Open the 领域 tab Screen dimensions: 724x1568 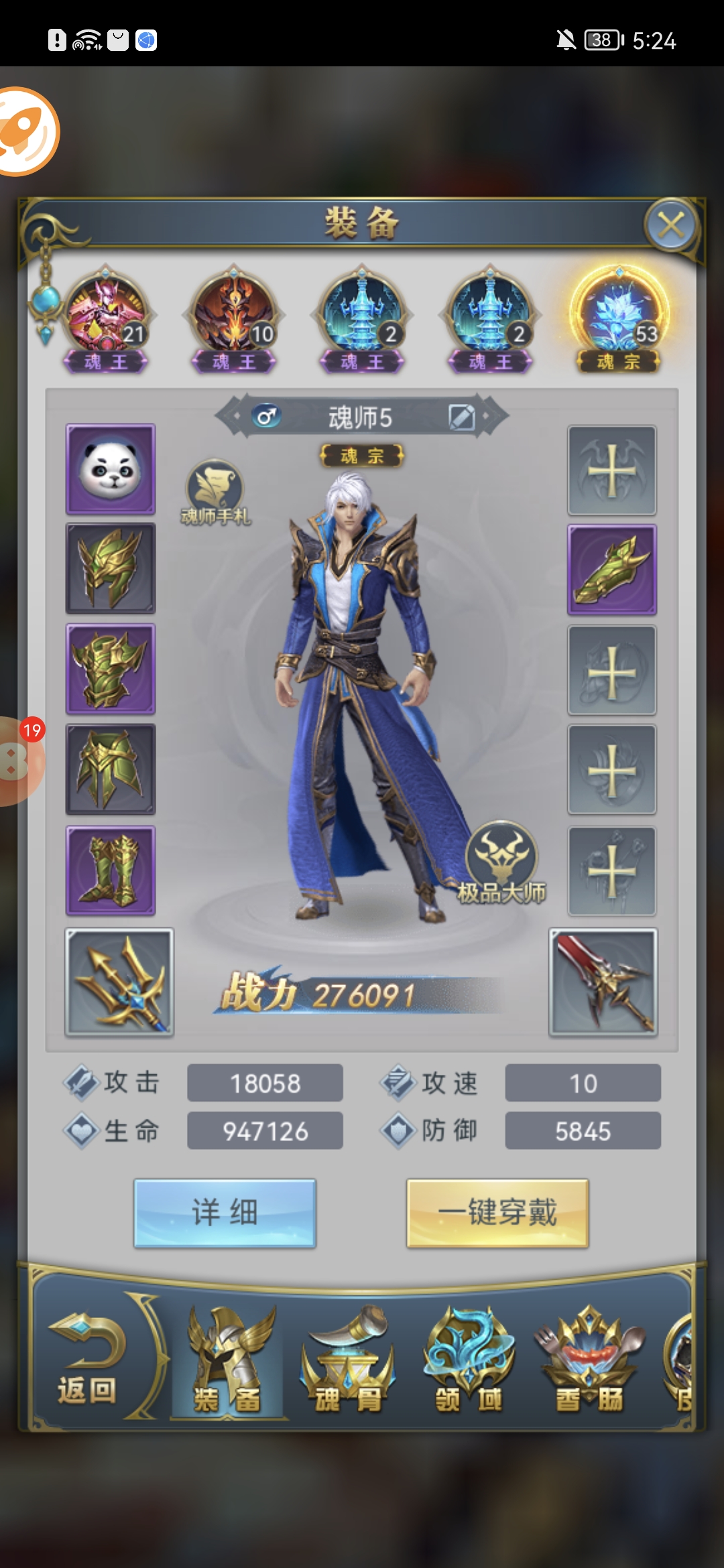[x=469, y=1360]
